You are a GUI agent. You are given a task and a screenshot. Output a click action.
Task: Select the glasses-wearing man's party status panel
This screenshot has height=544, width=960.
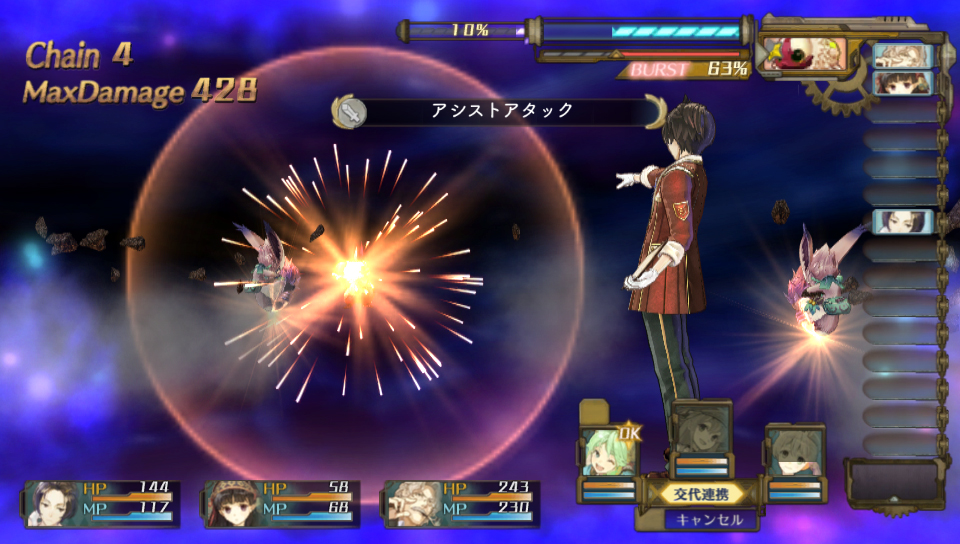(461, 503)
